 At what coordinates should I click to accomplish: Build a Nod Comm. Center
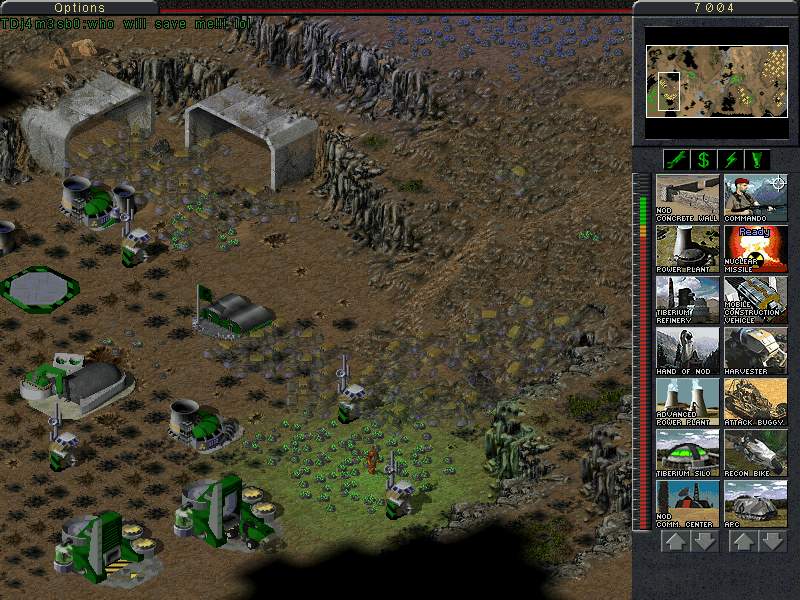[x=687, y=504]
